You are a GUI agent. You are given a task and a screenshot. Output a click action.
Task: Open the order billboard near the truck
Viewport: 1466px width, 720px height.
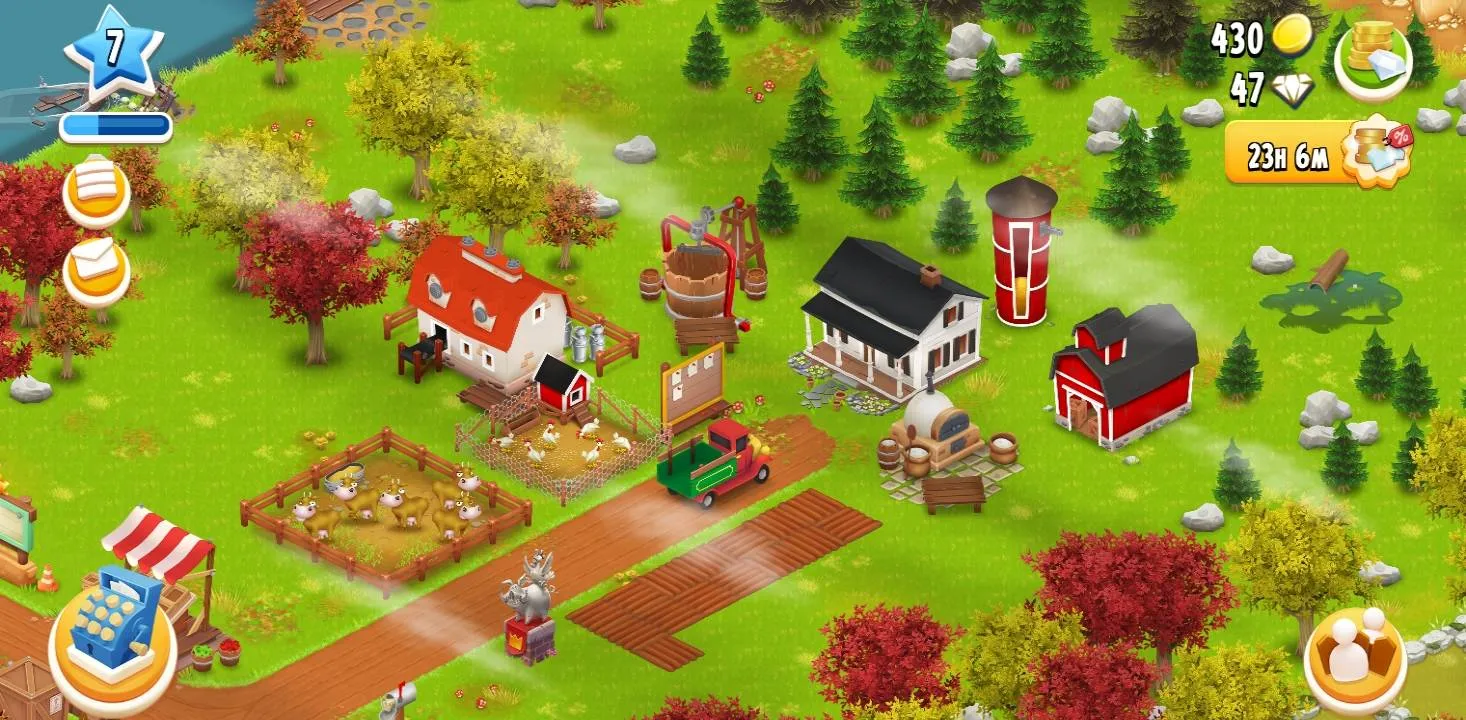click(x=692, y=385)
